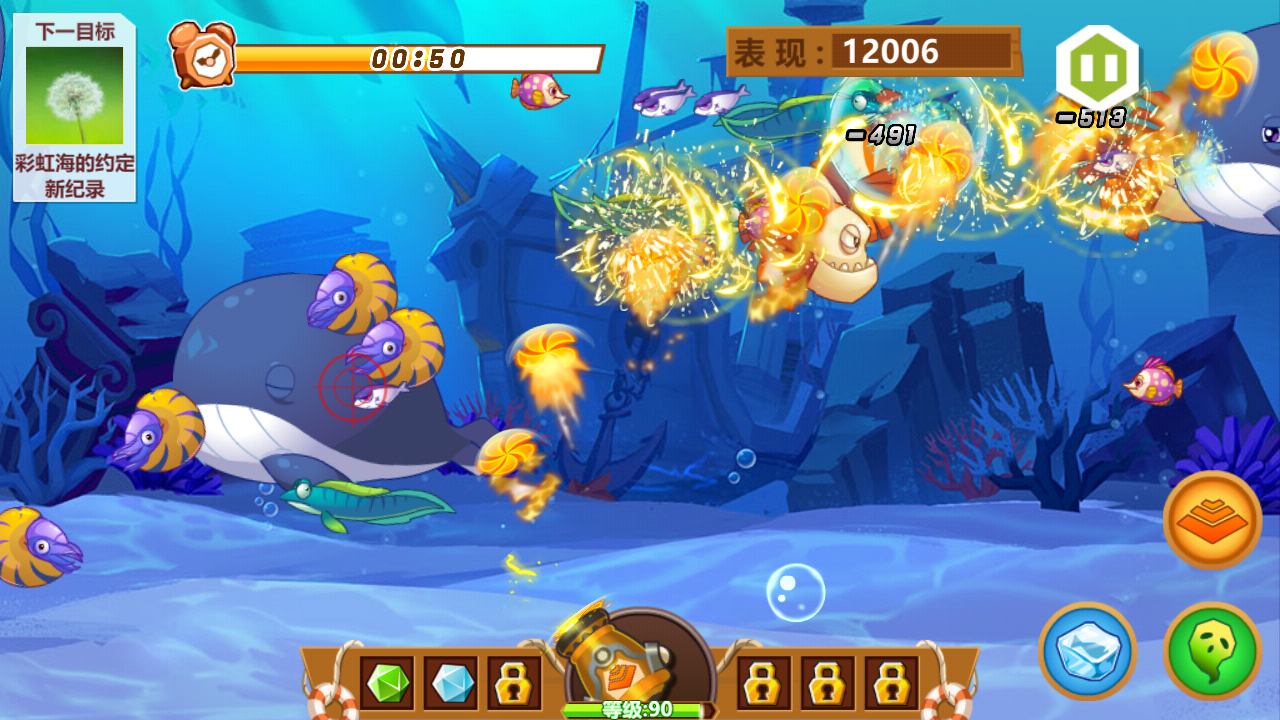1280x720 pixels.
Task: Select the green gem slot
Action: [x=387, y=683]
